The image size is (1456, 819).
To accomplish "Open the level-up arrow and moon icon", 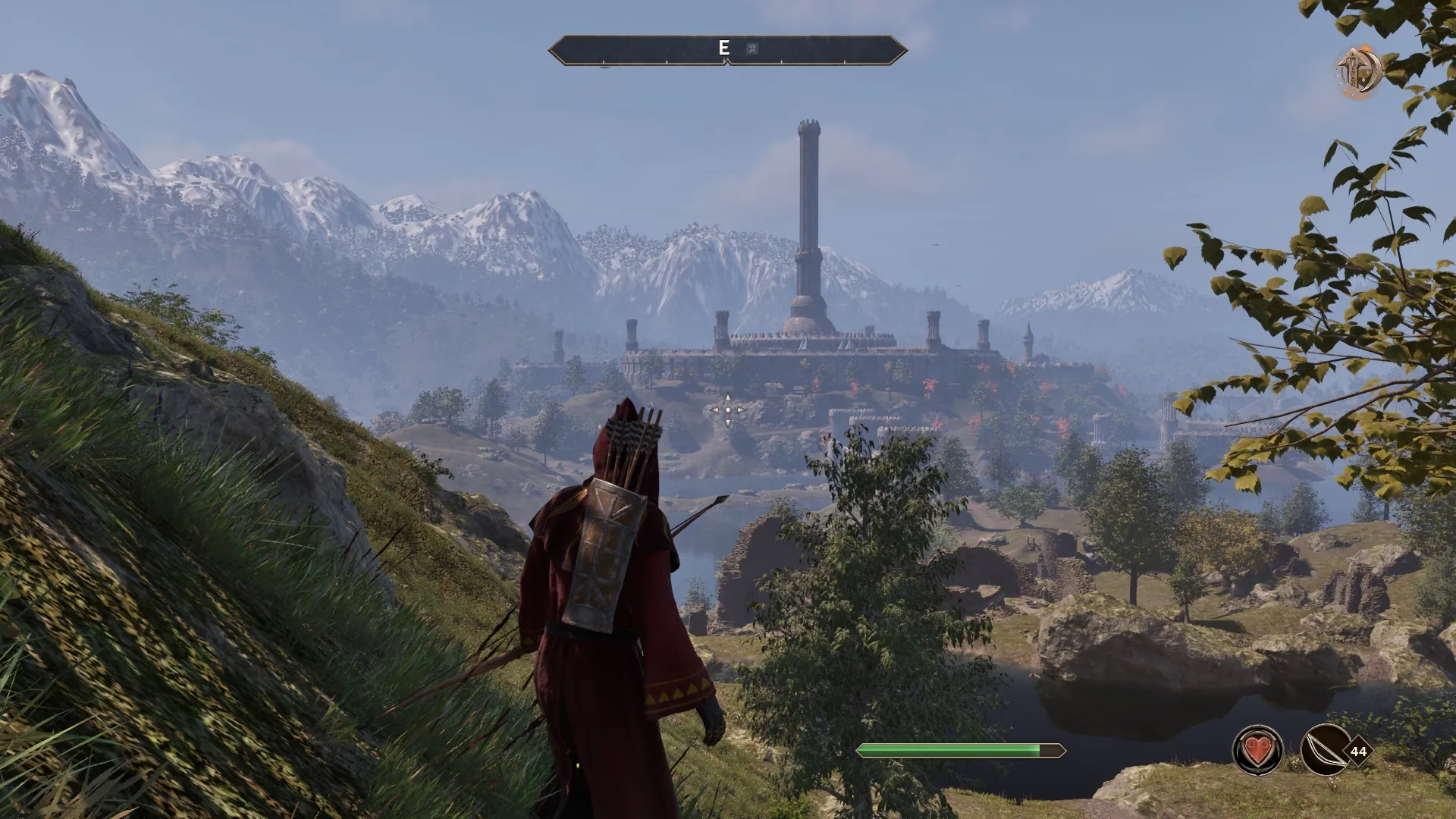I will click(1358, 71).
